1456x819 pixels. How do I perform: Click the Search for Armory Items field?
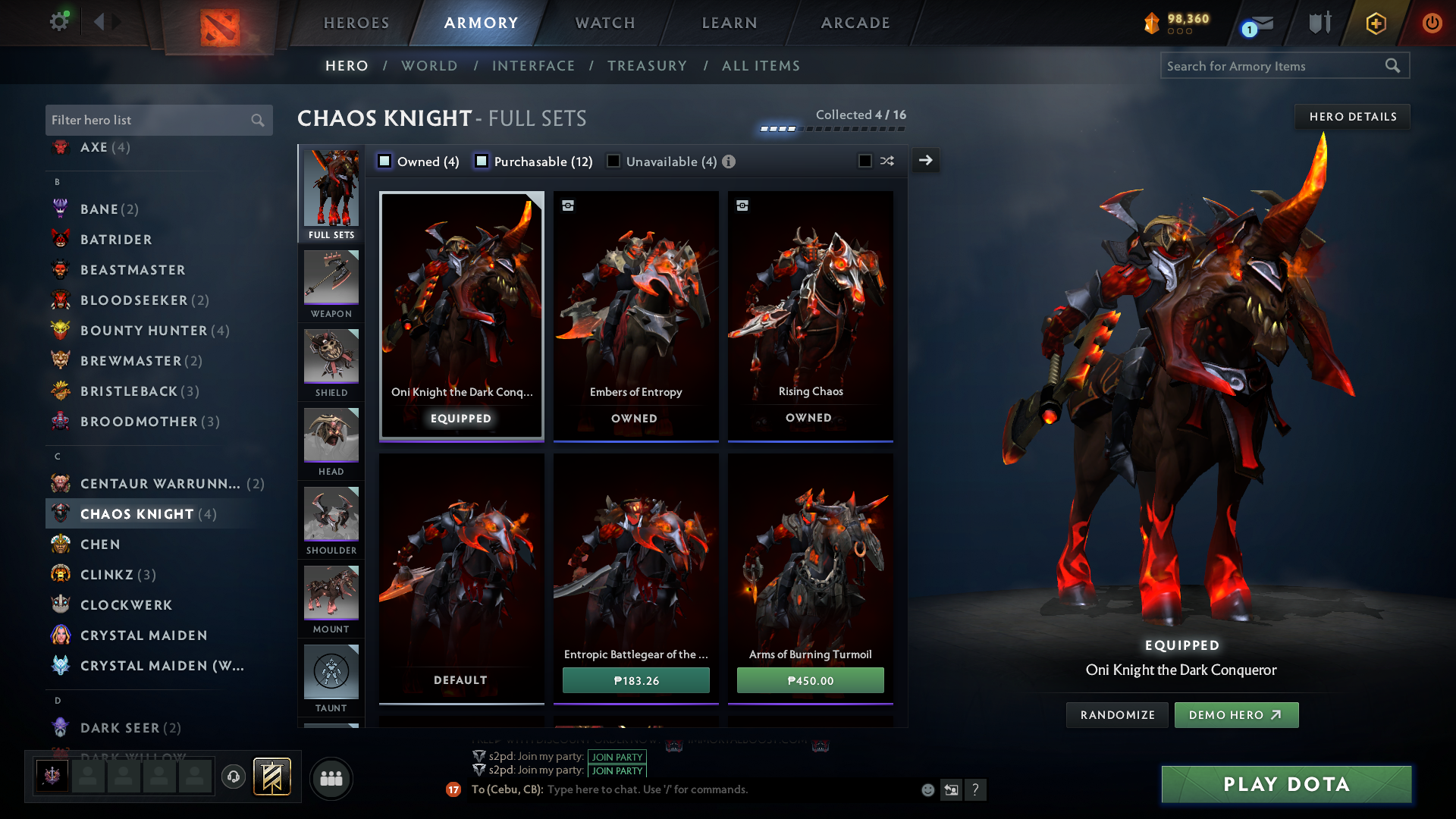pos(1274,66)
